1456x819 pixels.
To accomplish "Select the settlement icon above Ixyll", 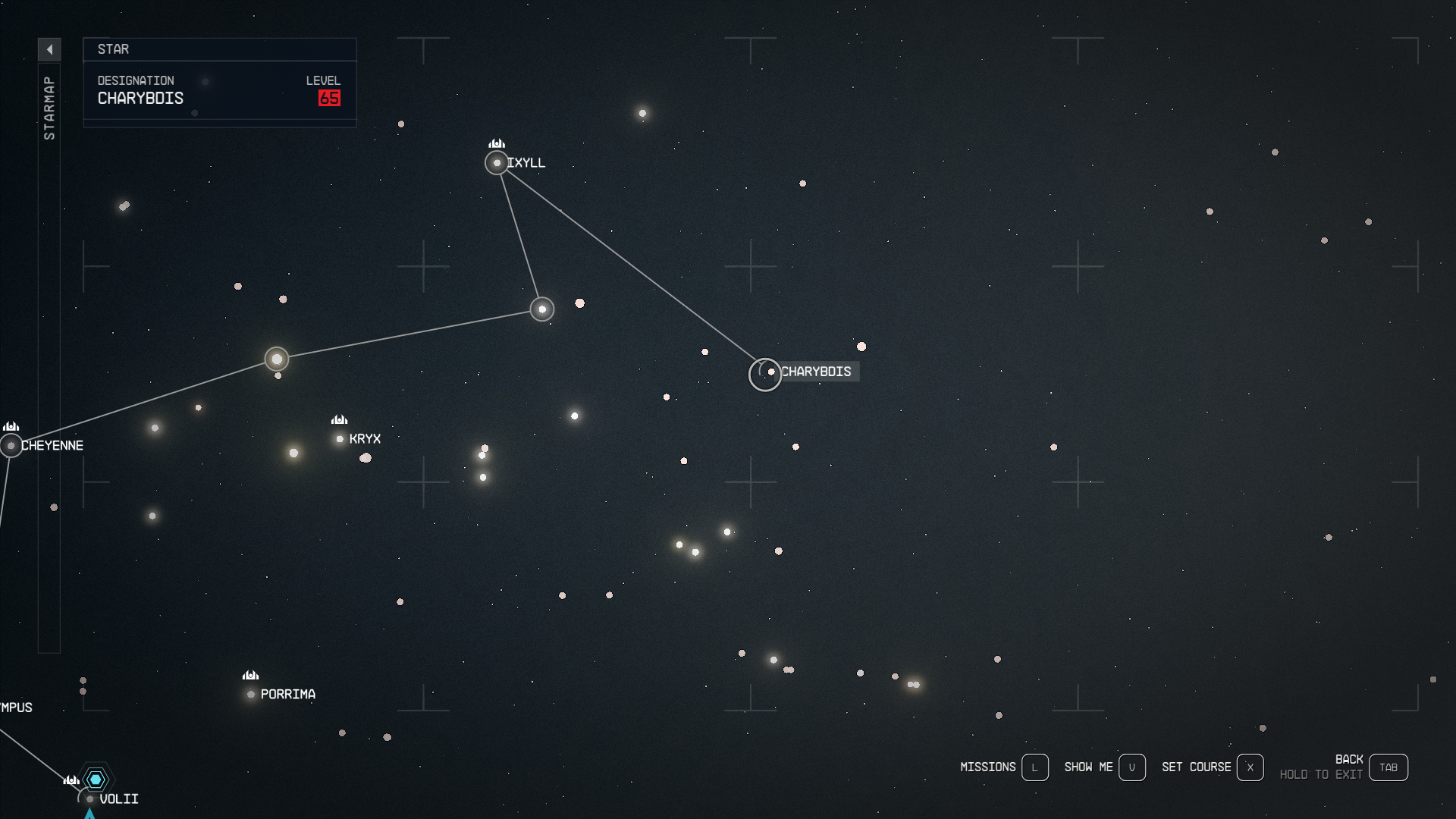I will click(x=498, y=142).
